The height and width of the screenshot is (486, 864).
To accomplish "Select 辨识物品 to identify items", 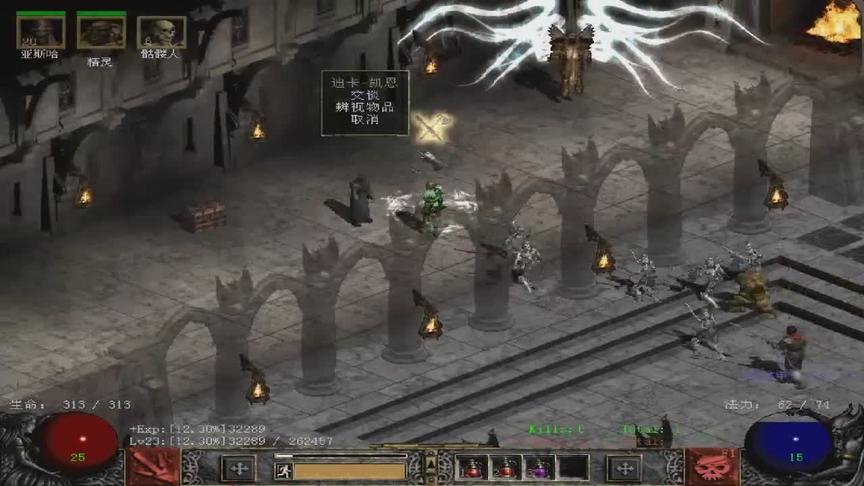I will [x=364, y=106].
